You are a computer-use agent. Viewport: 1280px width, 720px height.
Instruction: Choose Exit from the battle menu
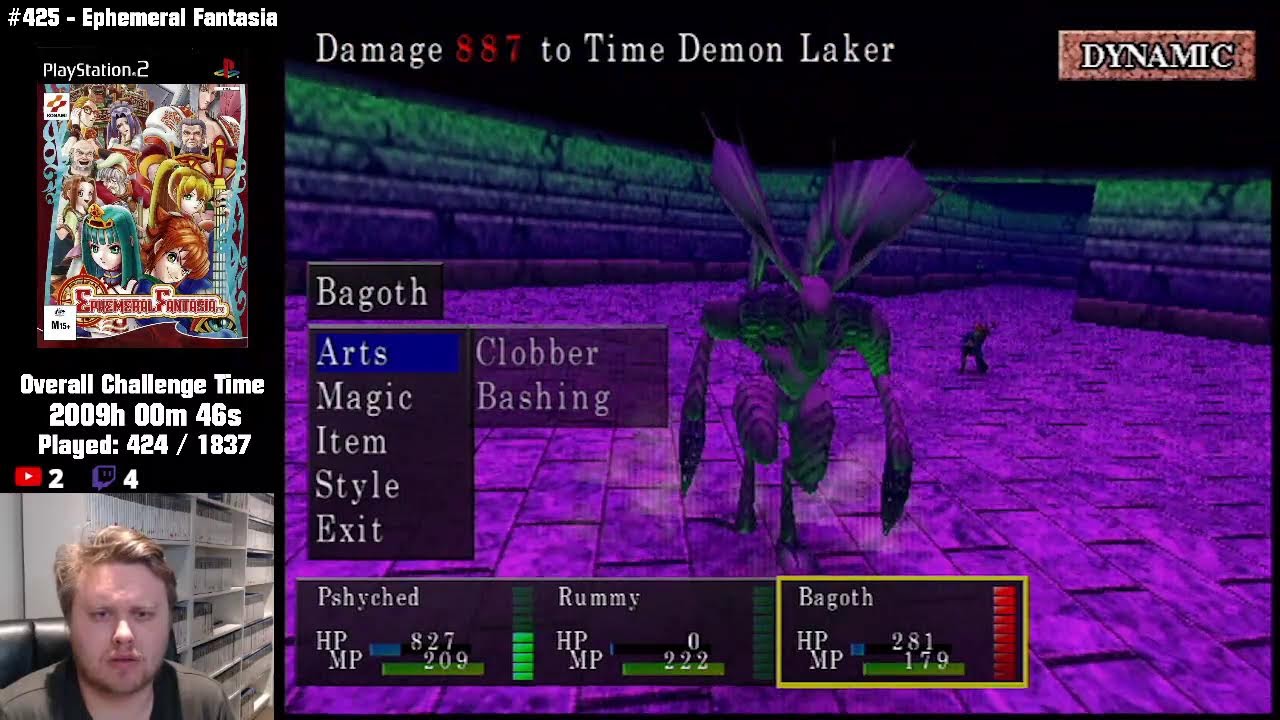pos(349,530)
